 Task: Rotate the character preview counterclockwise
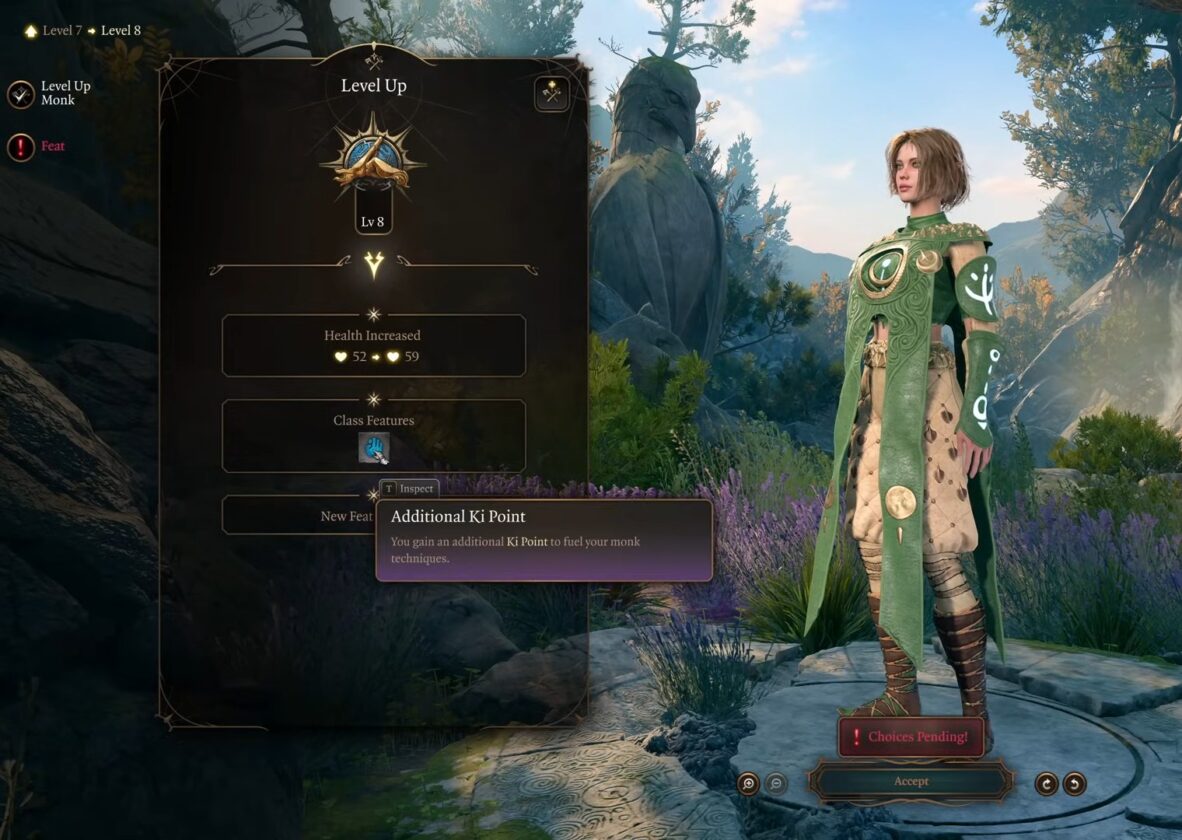[1074, 783]
